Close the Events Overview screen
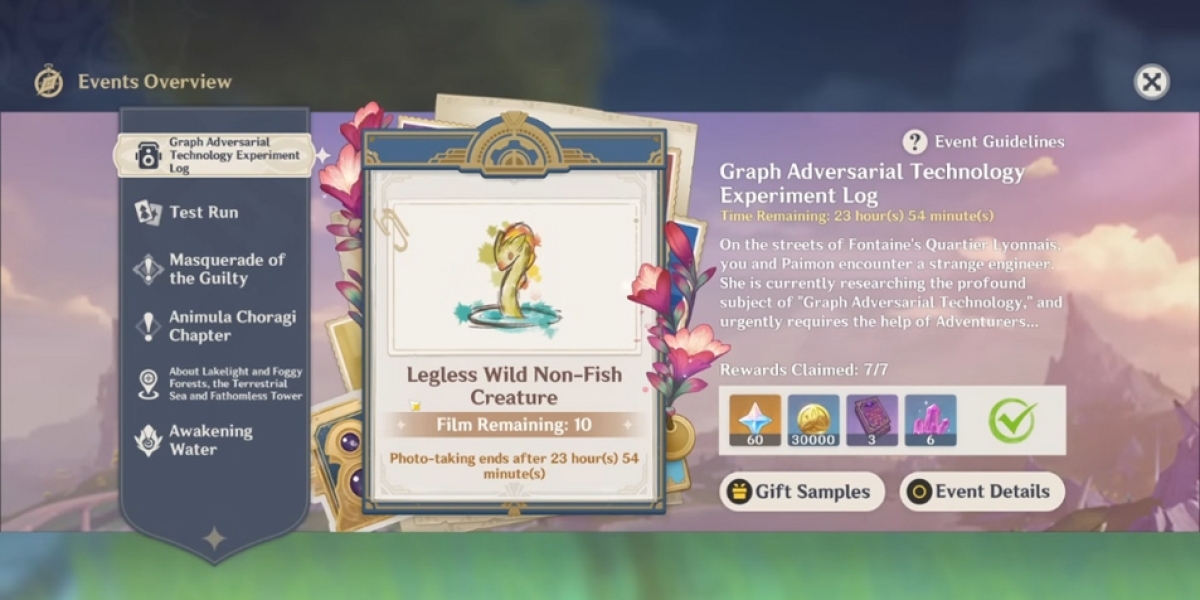Screen dimensions: 1200x600 click(x=1151, y=82)
